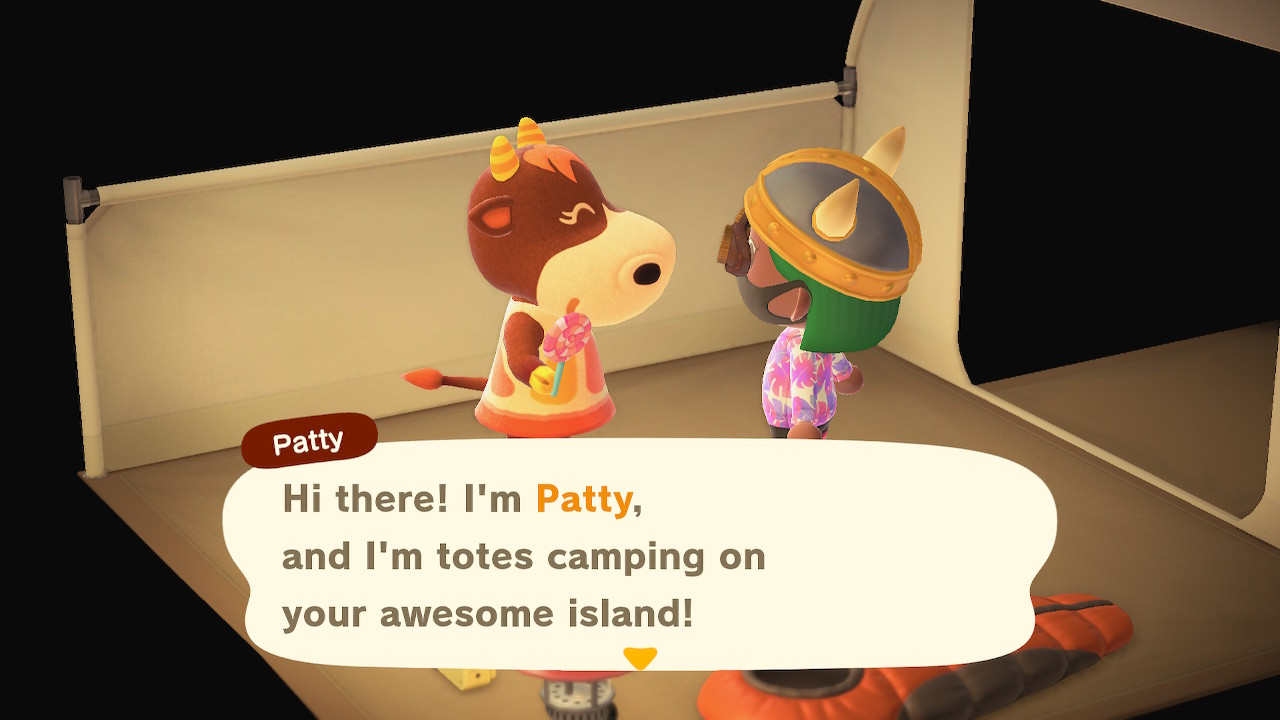Advance dialogue with the yellow arrow

[x=639, y=658]
